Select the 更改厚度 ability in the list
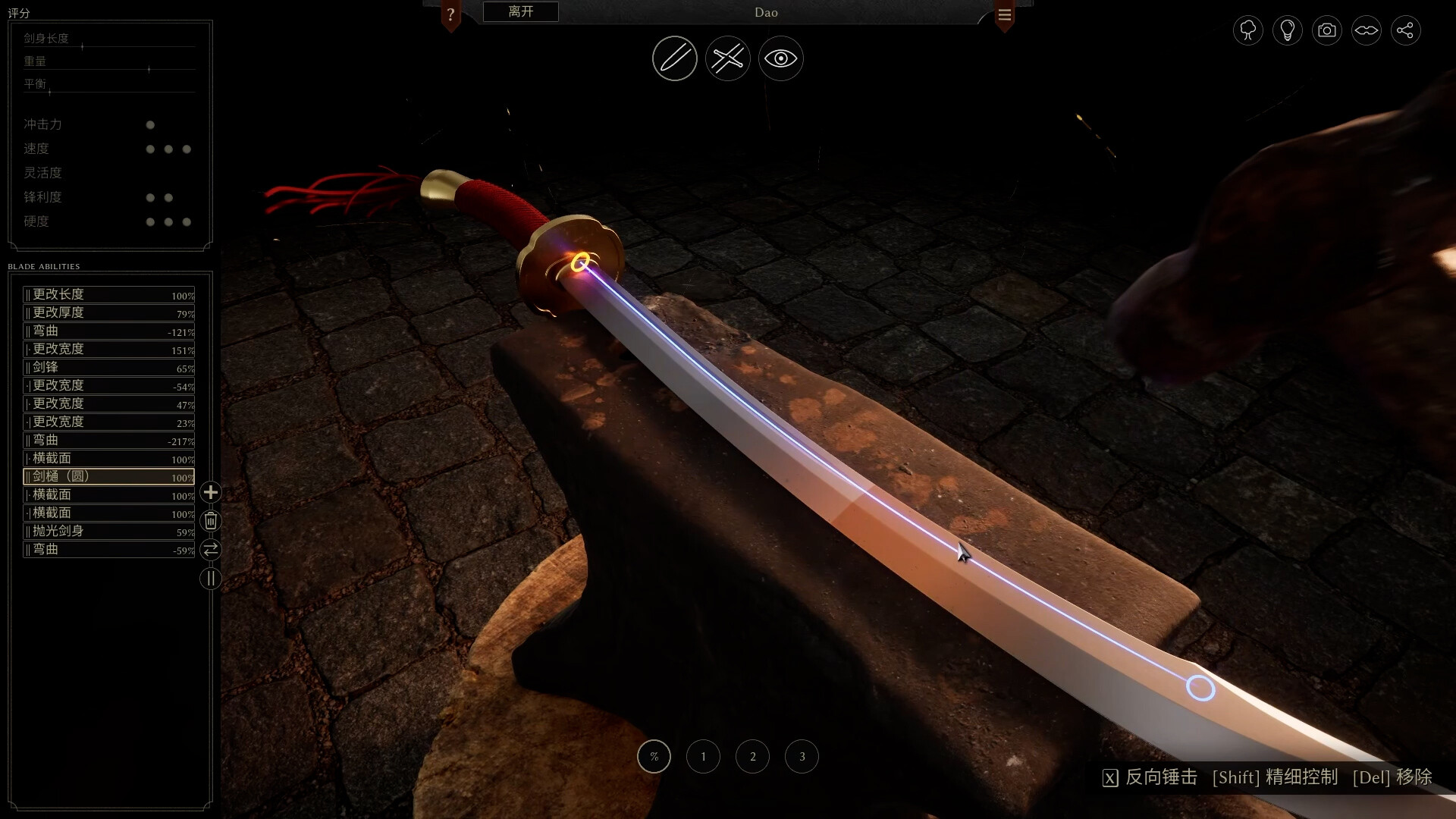Screen dimensions: 1456x819 108,312
